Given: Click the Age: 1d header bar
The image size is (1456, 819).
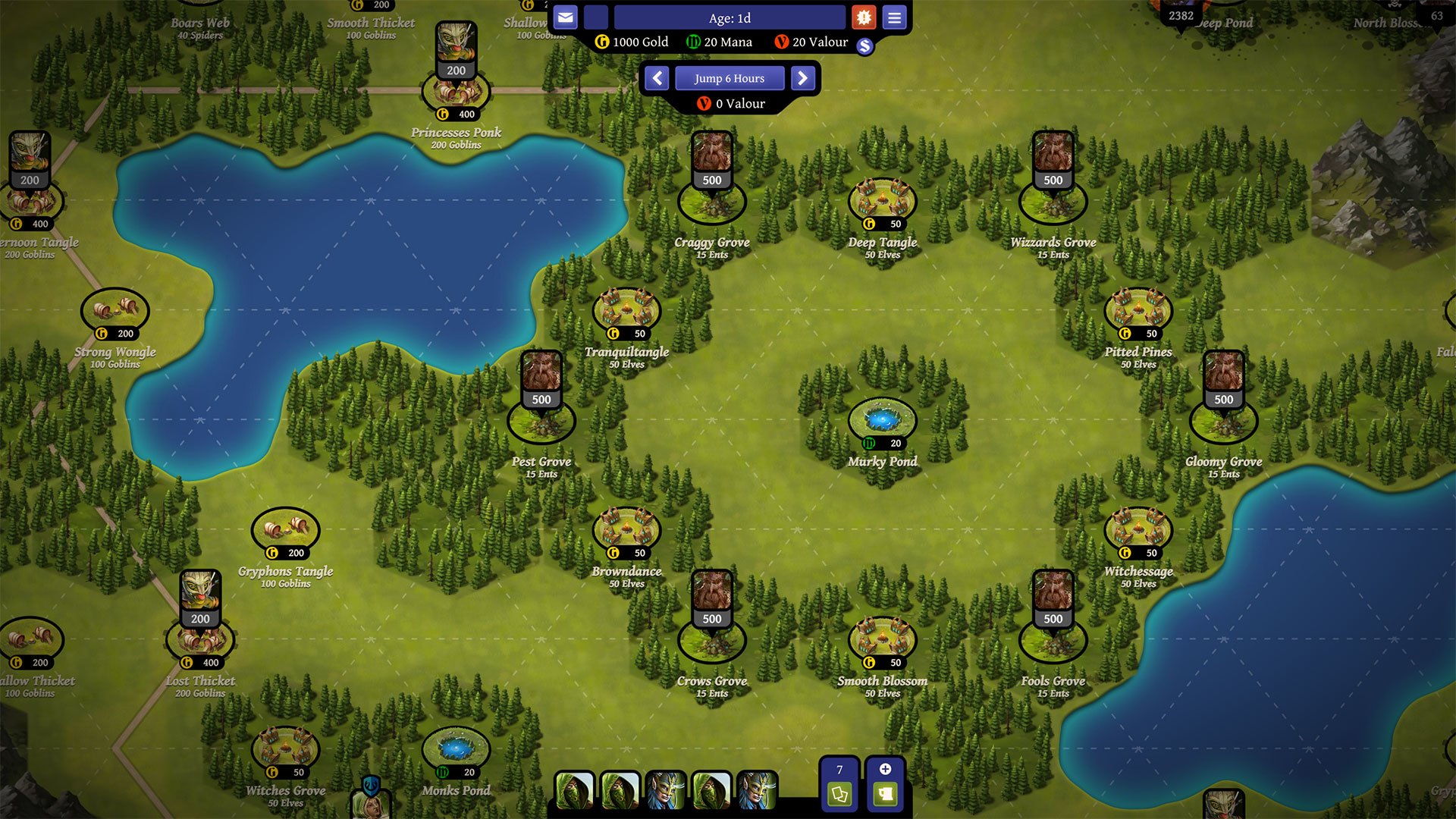Looking at the screenshot, I should point(730,17).
